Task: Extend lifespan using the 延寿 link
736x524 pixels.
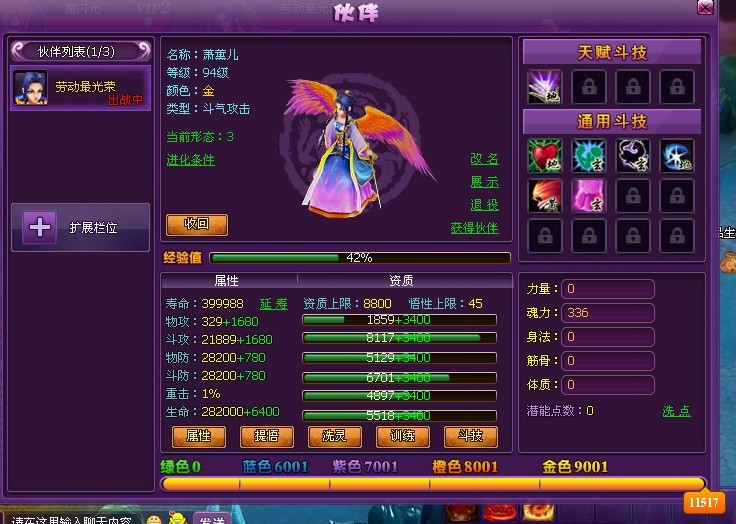Action: click(274, 303)
